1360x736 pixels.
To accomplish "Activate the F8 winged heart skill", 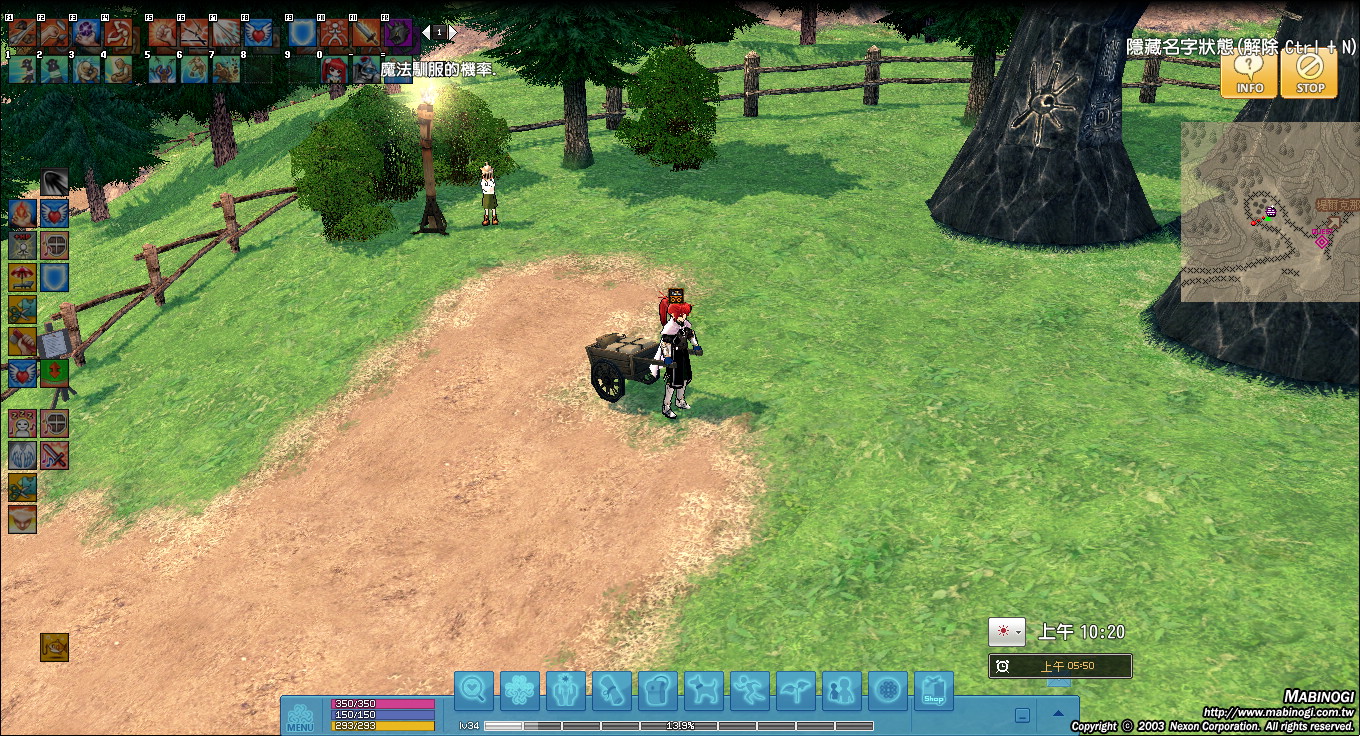I will click(x=258, y=34).
